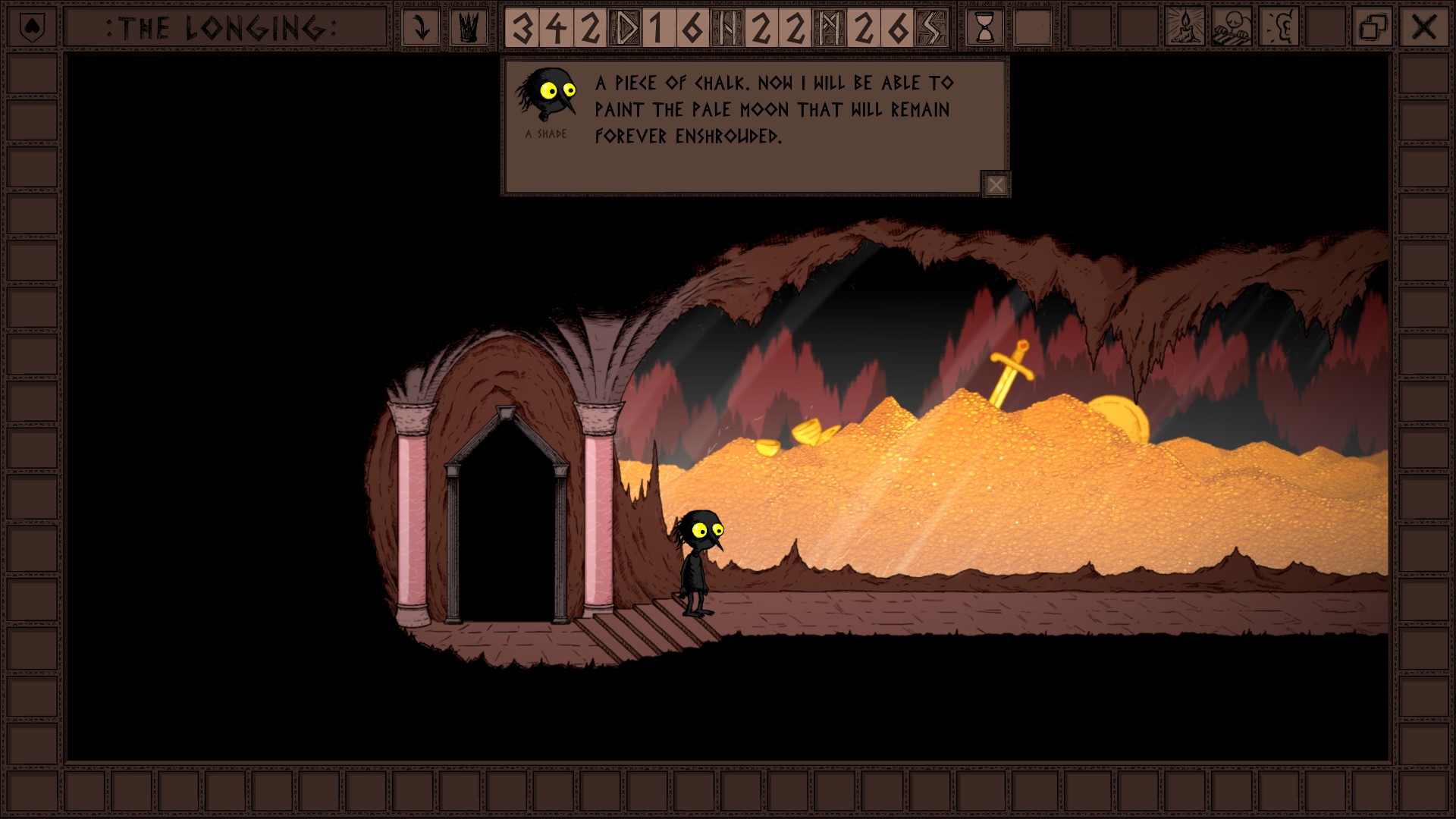The image size is (1456, 819).
Task: Select the figure at table icon
Action: 1231,28
